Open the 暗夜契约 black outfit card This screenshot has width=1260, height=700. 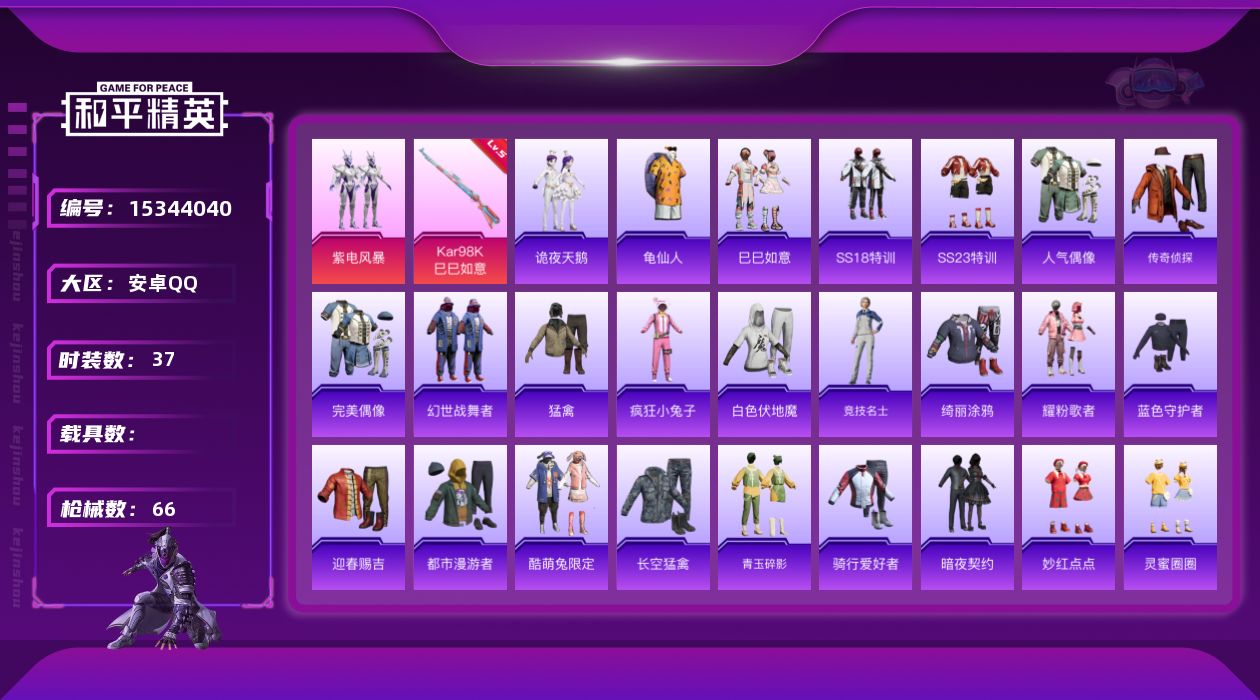click(x=967, y=517)
